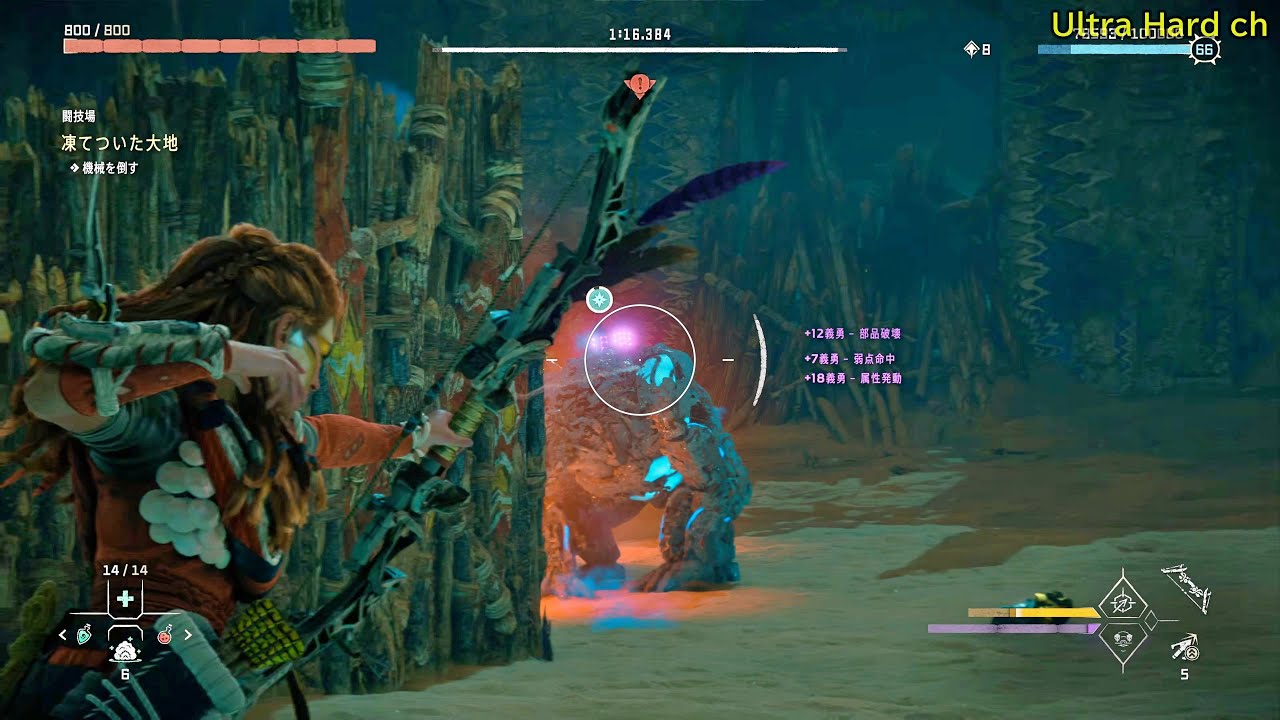Viewport: 1280px width, 720px height.
Task: Click the 機械を倒す objective text
Action: pyautogui.click(x=113, y=167)
